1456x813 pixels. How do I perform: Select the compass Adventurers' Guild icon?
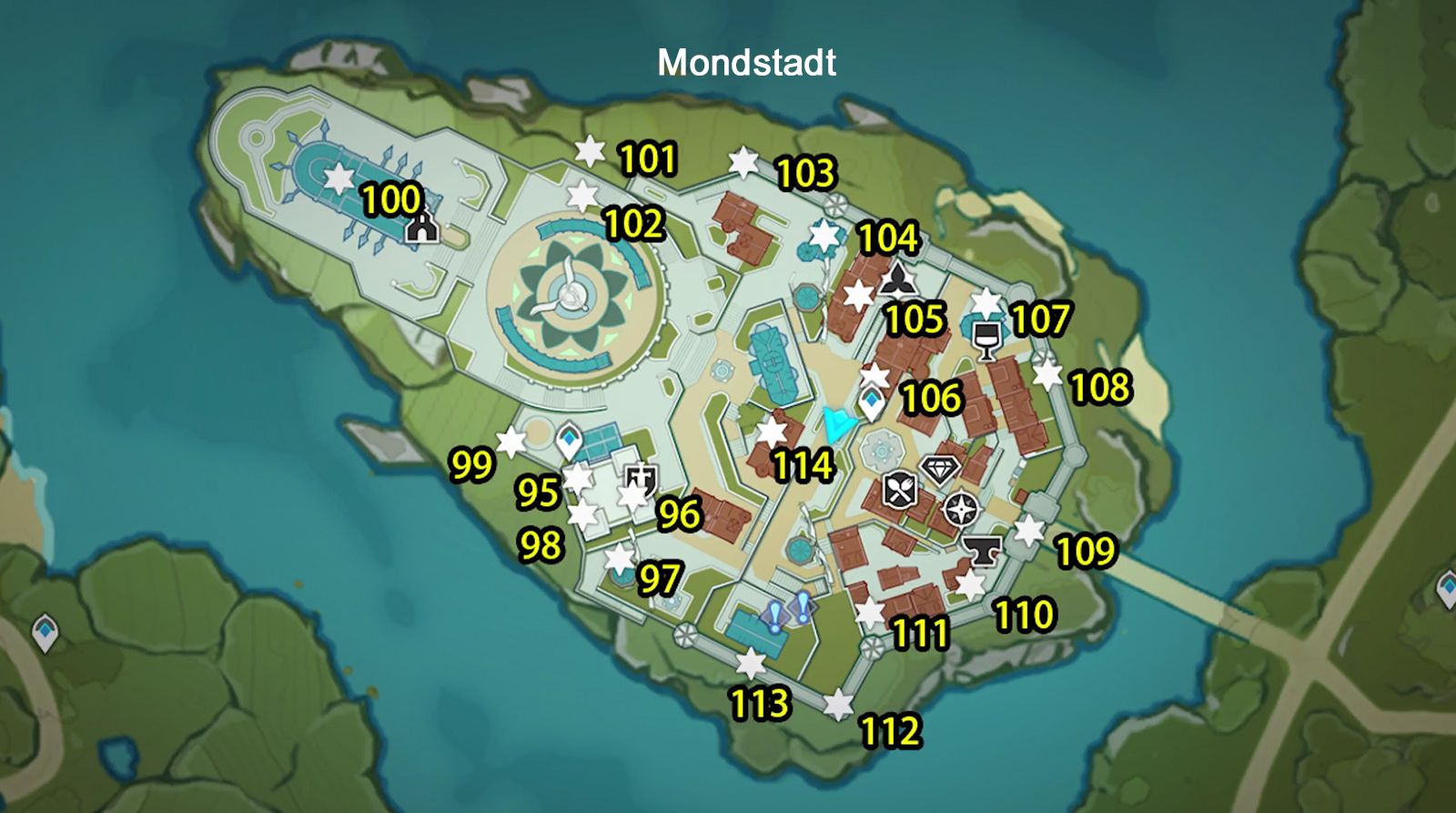coord(960,508)
